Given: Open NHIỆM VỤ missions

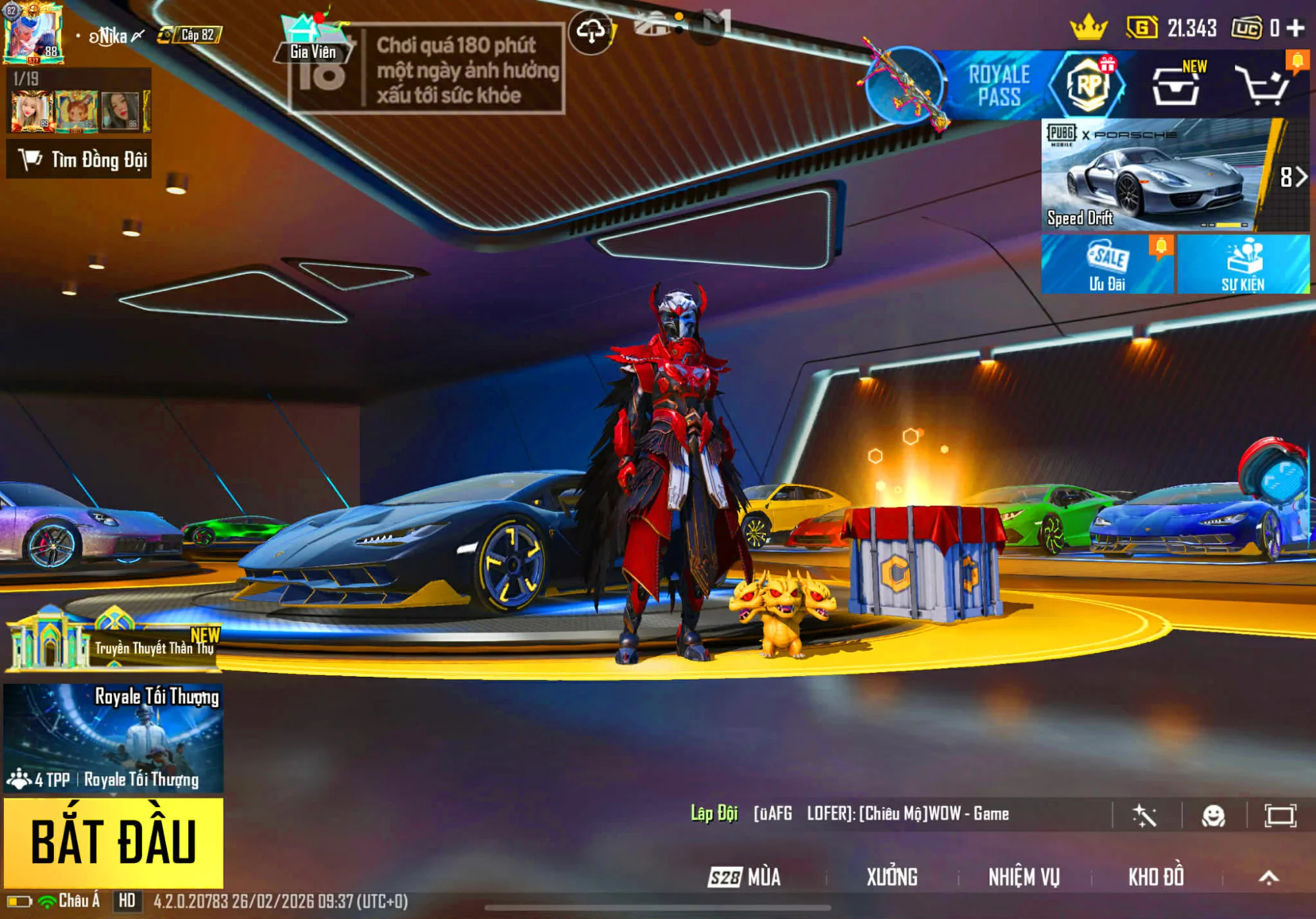Looking at the screenshot, I should click(x=1024, y=877).
